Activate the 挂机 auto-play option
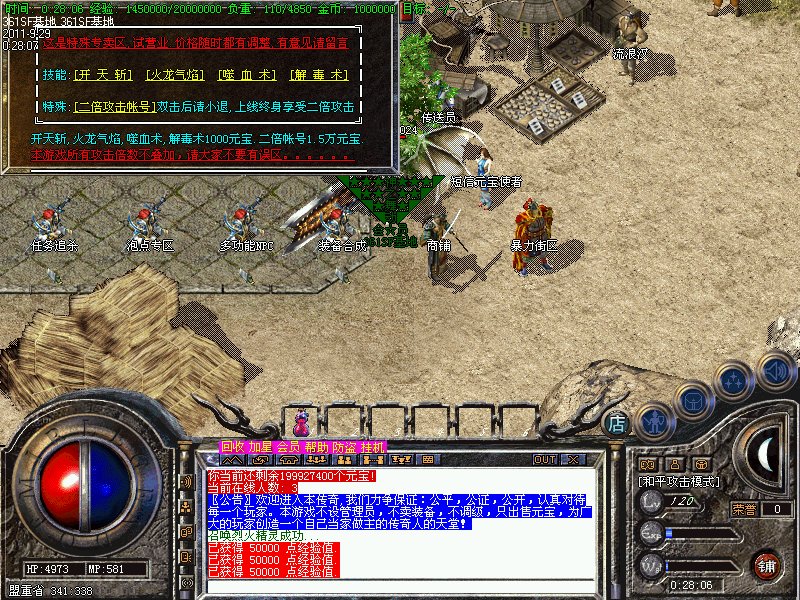Screen dimensions: 800x600 (x=373, y=447)
